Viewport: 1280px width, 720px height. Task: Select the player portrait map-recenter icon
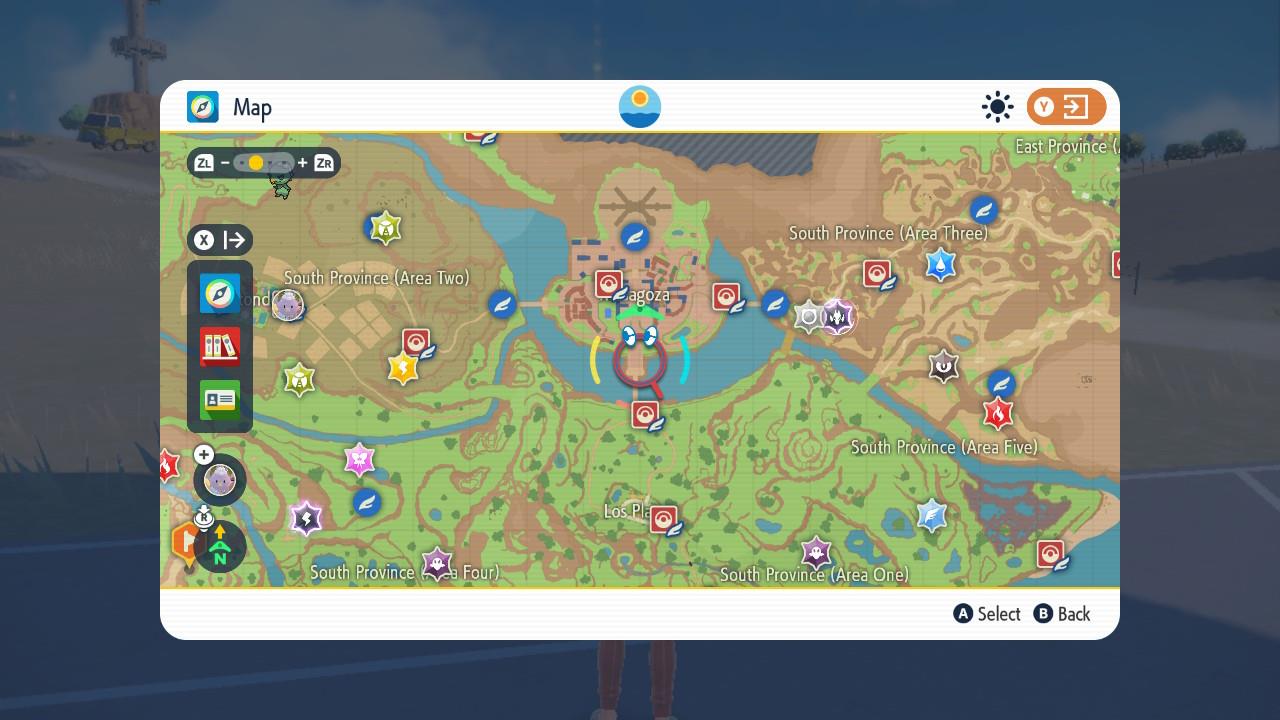click(x=219, y=480)
